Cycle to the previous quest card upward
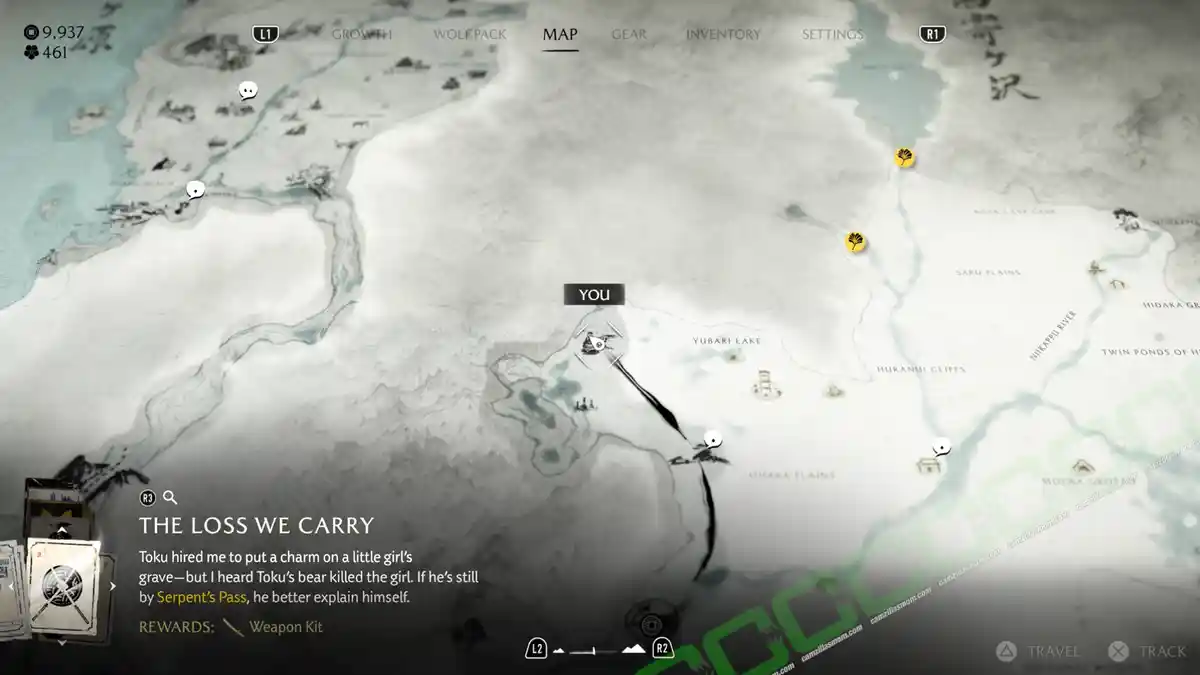Viewport: 1200px width, 675px height. (62, 530)
